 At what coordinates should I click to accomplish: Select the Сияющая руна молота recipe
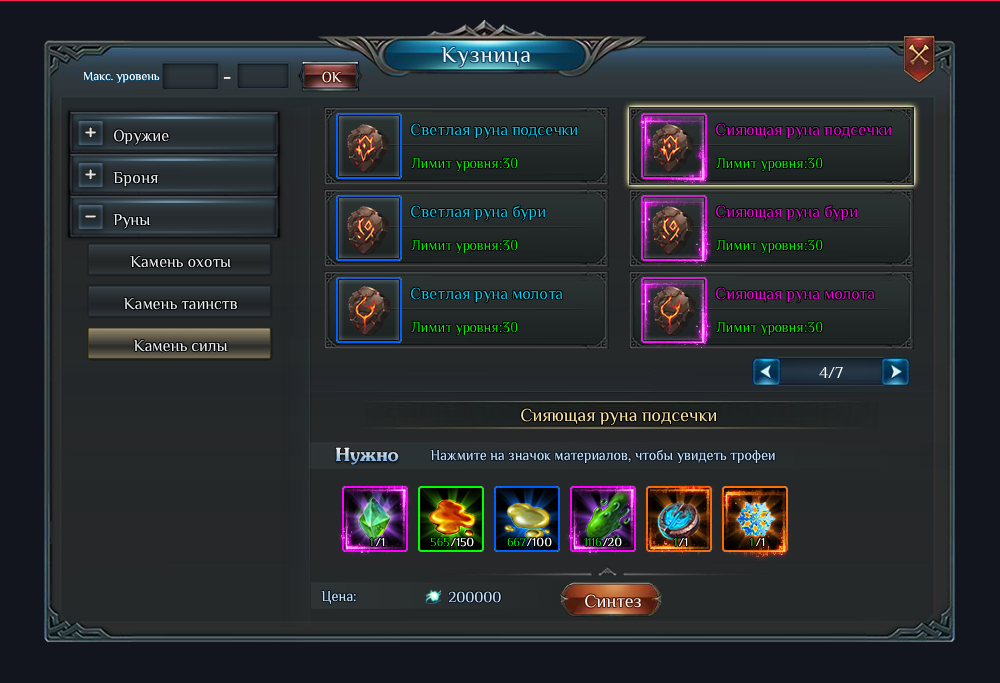772,310
